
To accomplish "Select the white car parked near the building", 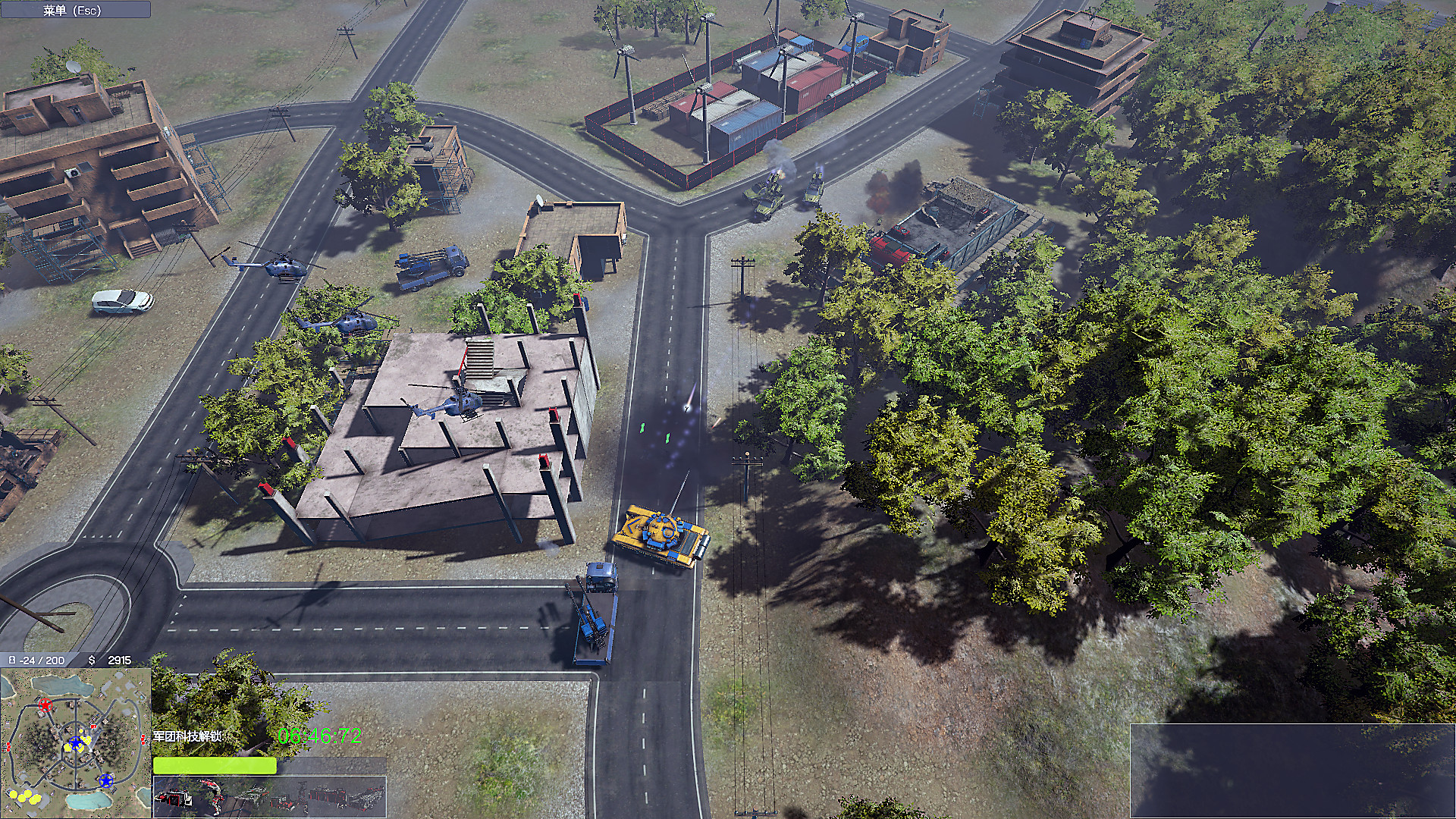I will pos(124,299).
